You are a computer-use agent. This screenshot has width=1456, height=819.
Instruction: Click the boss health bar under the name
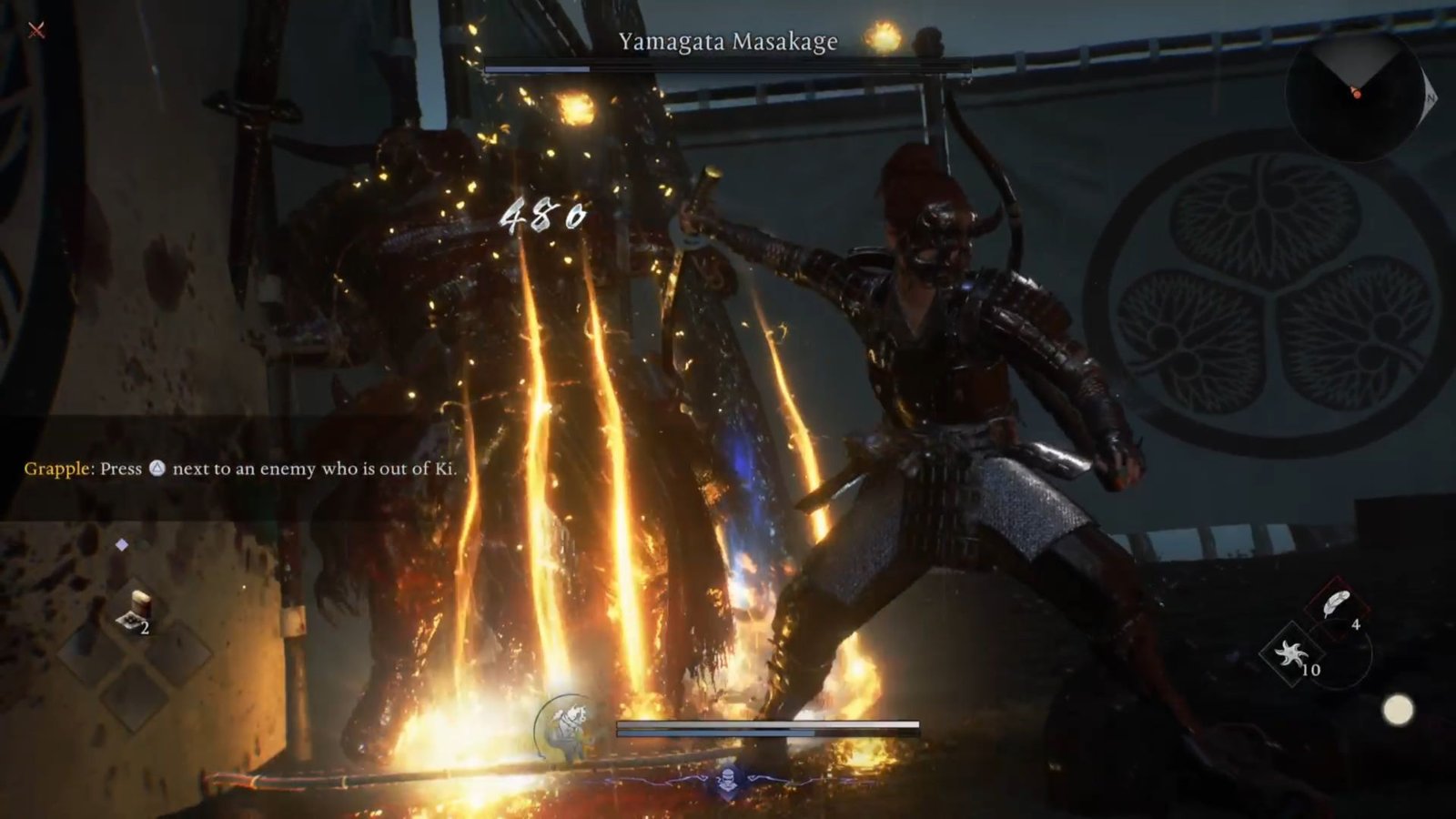726,66
